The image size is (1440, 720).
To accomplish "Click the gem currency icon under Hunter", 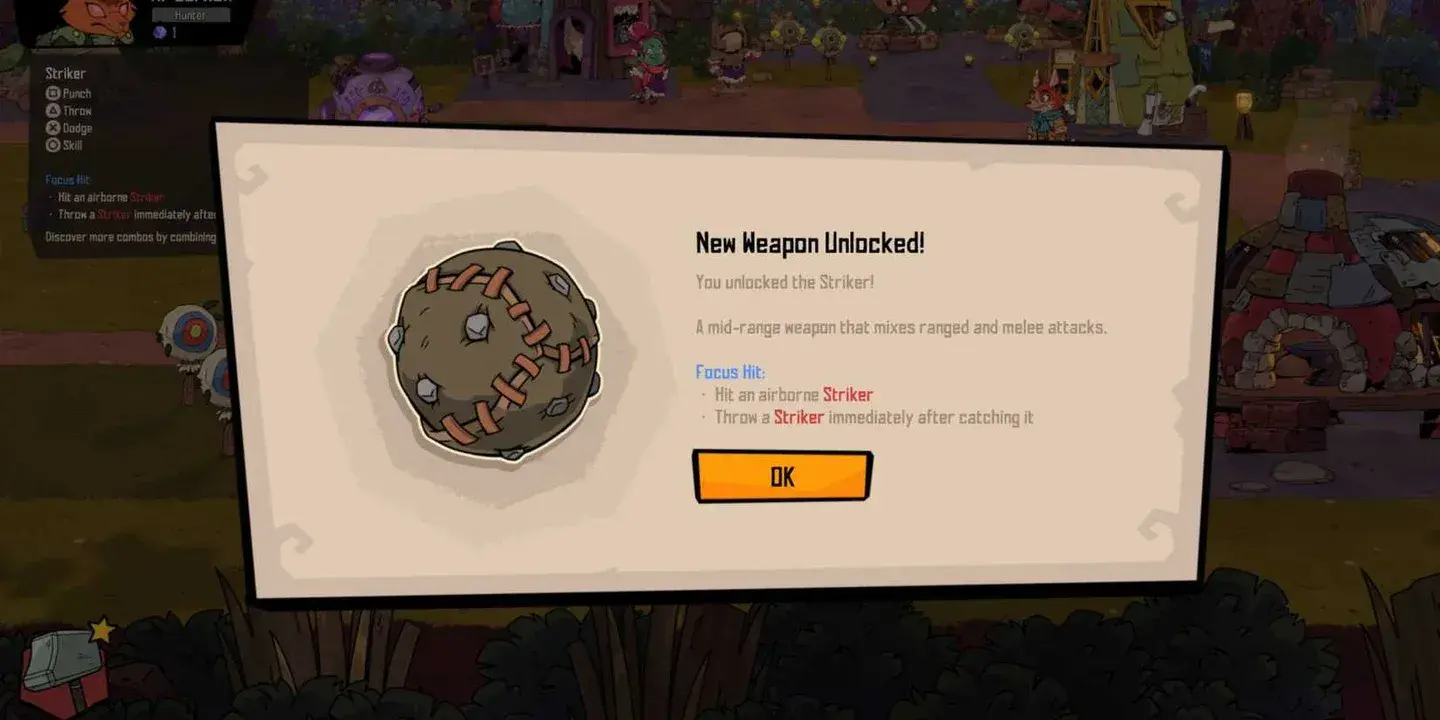I will [160, 33].
